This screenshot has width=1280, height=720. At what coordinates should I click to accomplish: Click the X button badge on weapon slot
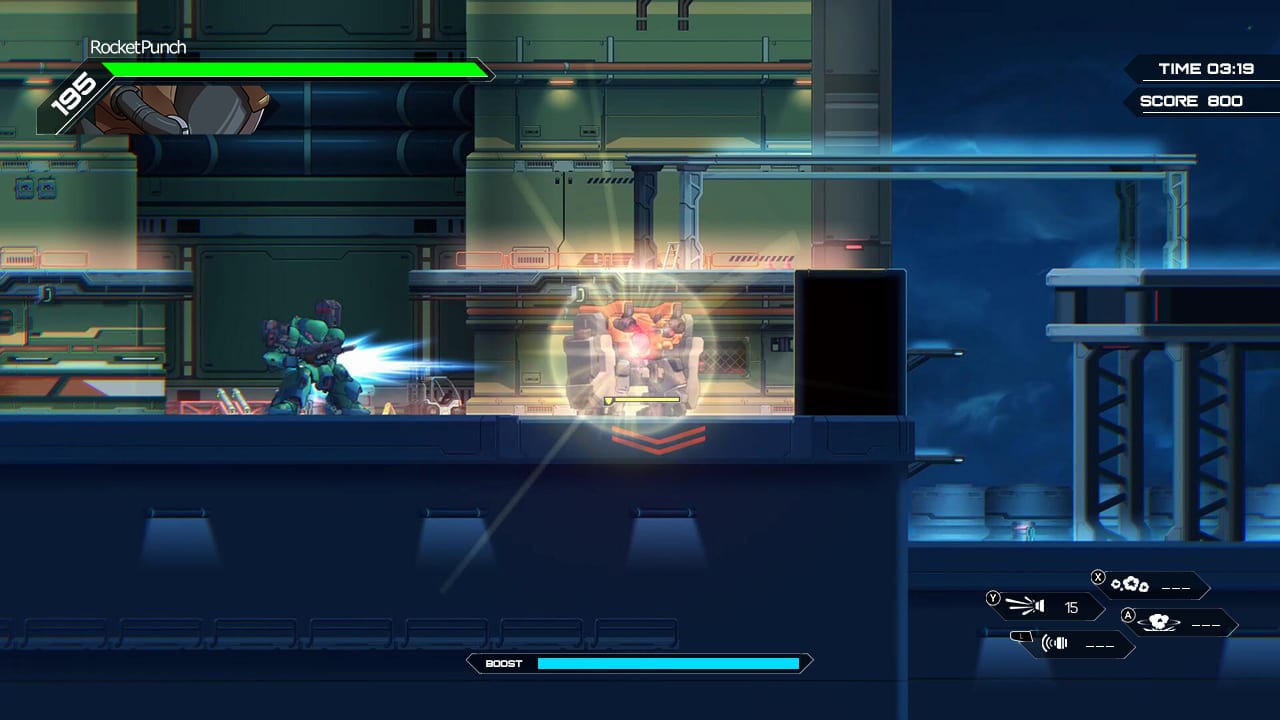click(x=1096, y=577)
